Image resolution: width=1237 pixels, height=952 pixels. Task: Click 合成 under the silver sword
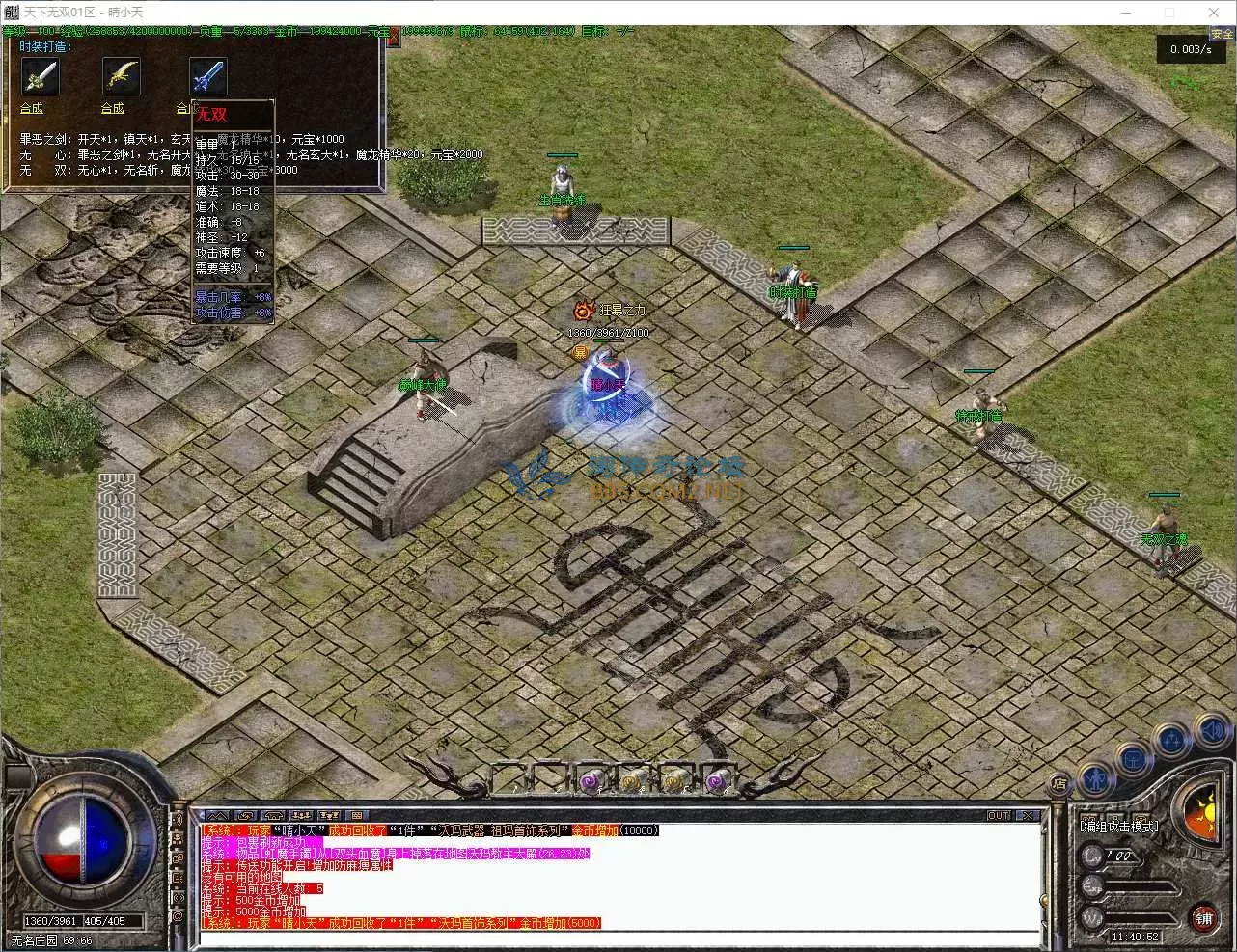point(32,108)
